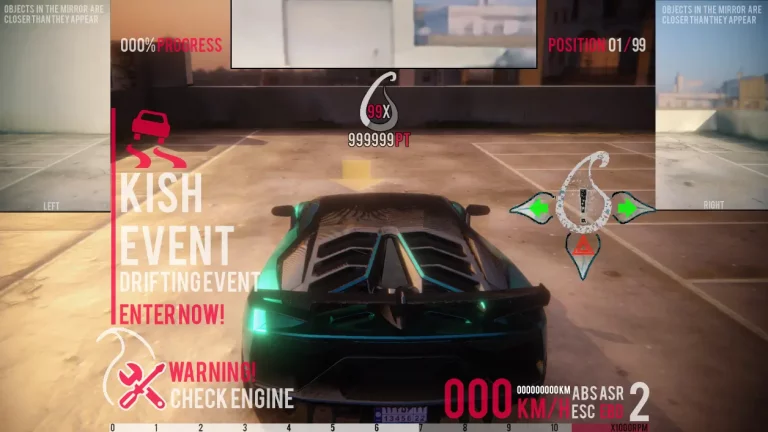This screenshot has width=768, height=432.
Task: Activate the right green turn signal arrow
Action: click(628, 209)
